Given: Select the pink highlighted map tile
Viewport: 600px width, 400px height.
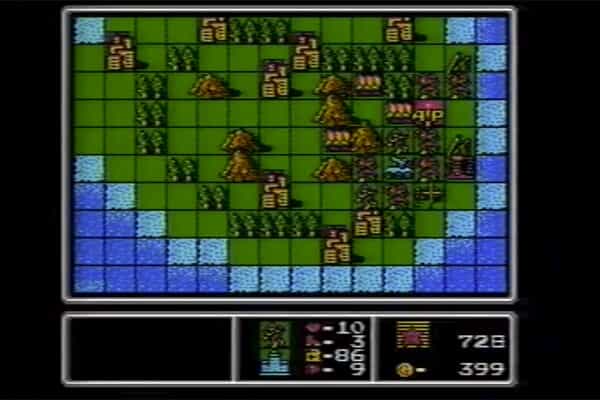Looking at the screenshot, I should [429, 111].
